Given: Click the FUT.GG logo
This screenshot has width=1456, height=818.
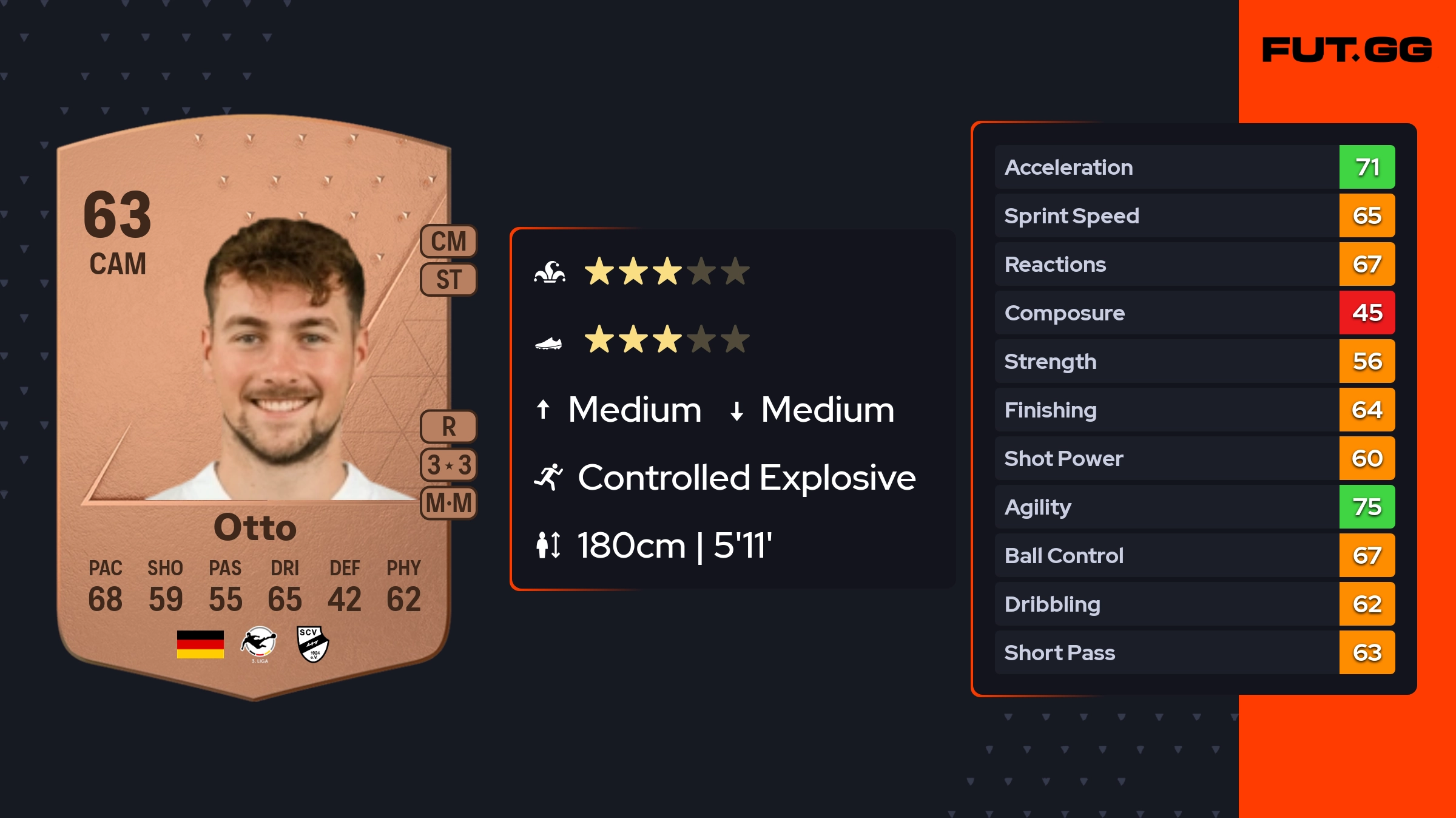Looking at the screenshot, I should pyautogui.click(x=1347, y=50).
